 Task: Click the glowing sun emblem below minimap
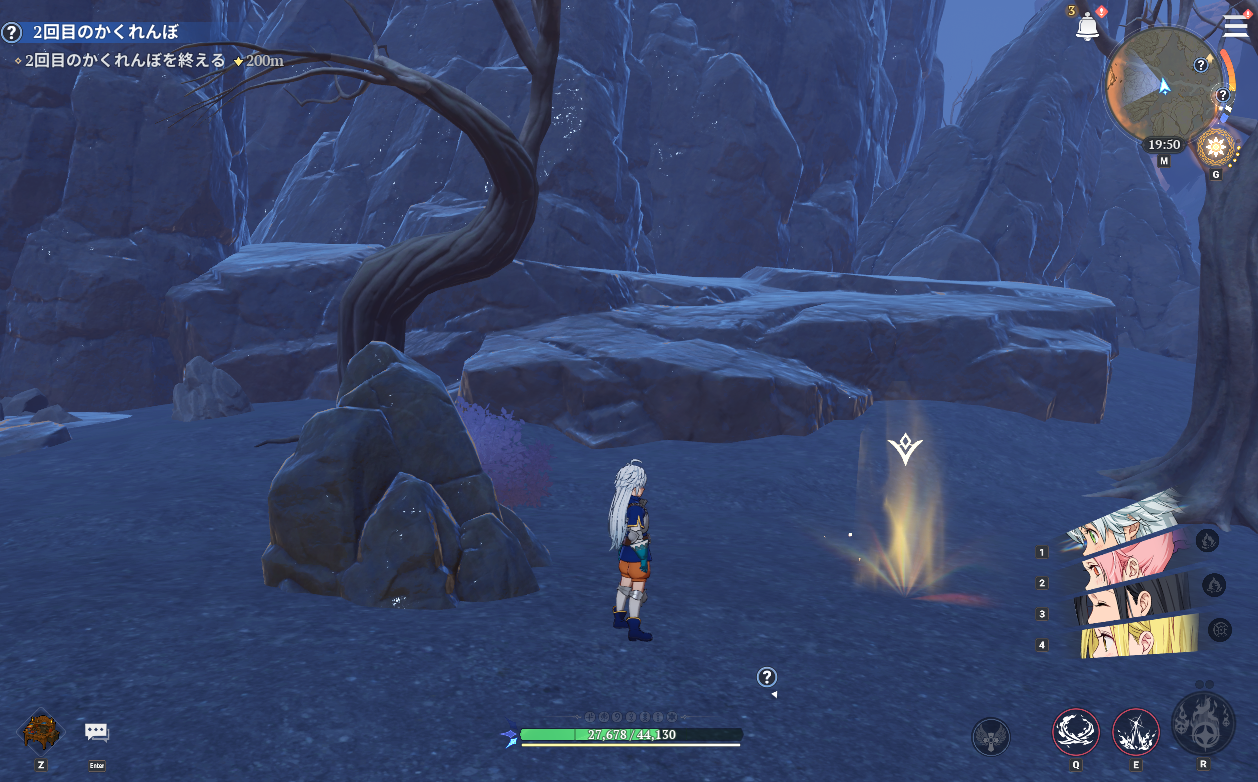[1216, 148]
